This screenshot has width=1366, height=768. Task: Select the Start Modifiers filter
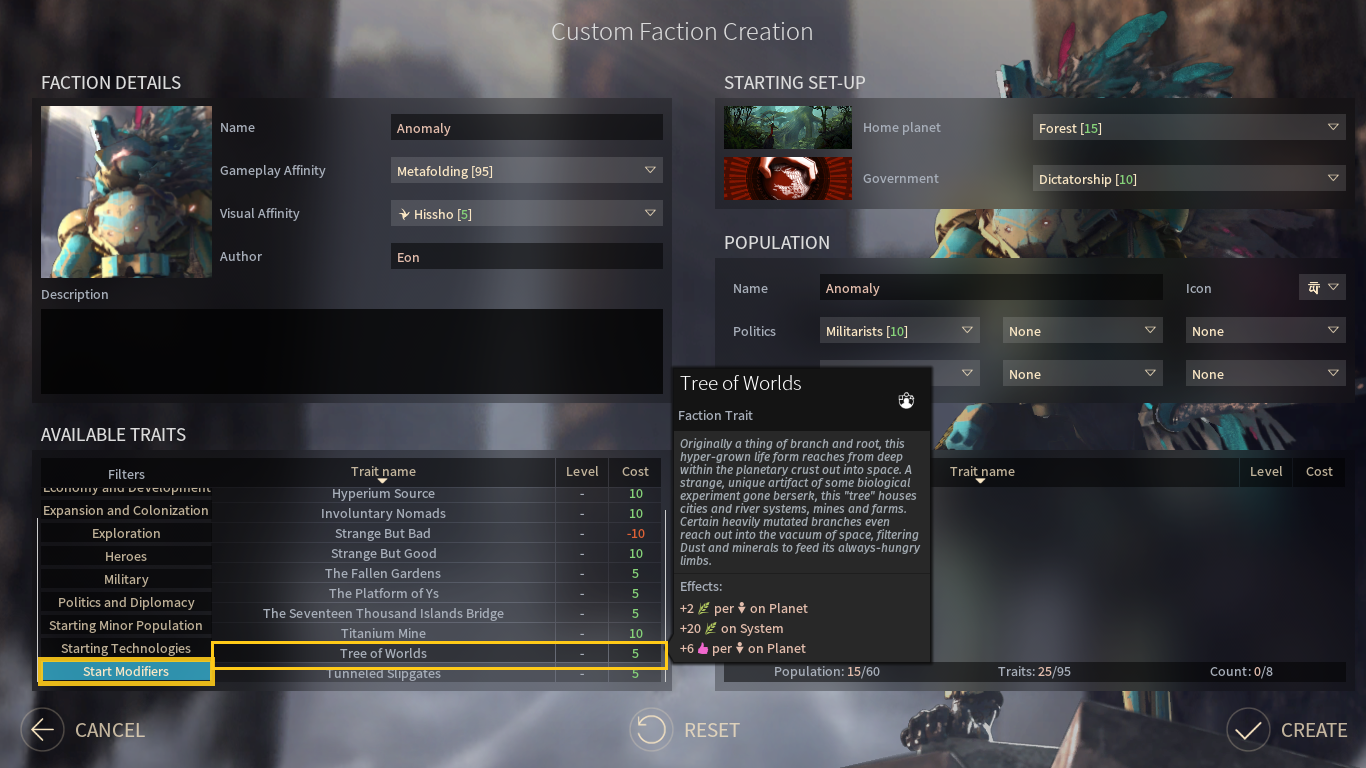click(126, 671)
